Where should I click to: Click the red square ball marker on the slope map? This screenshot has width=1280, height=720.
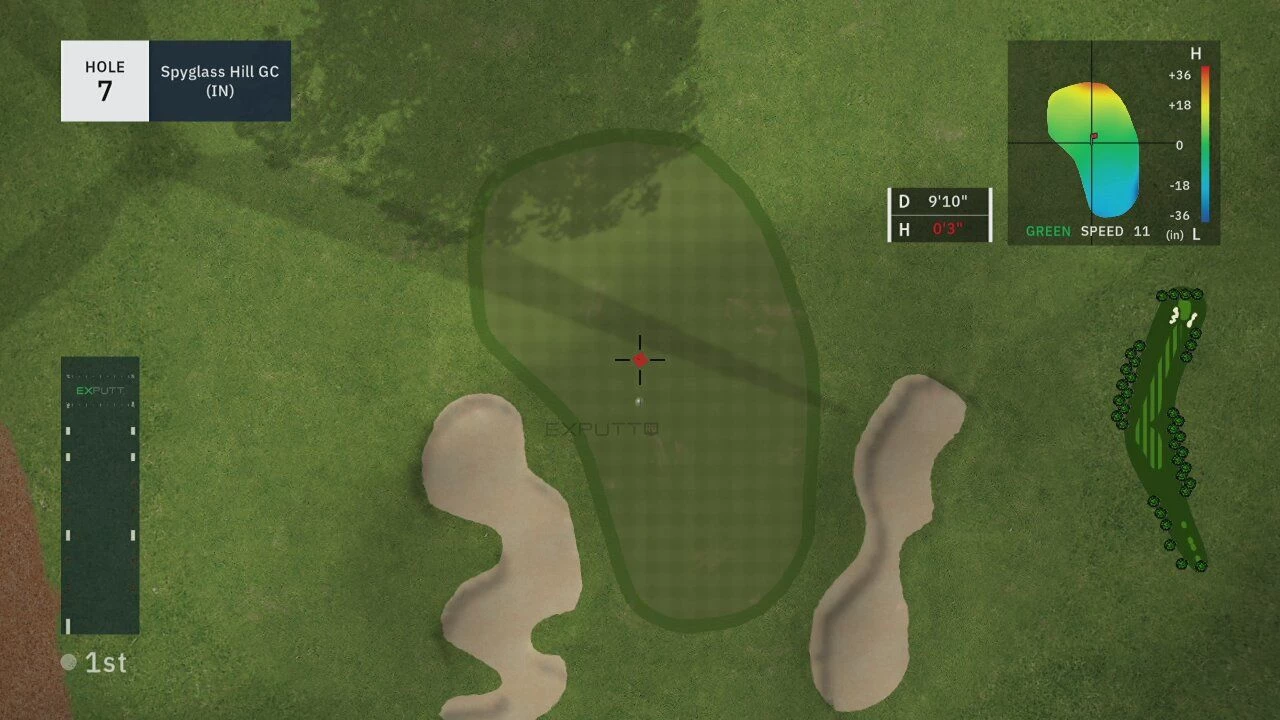point(1093,135)
